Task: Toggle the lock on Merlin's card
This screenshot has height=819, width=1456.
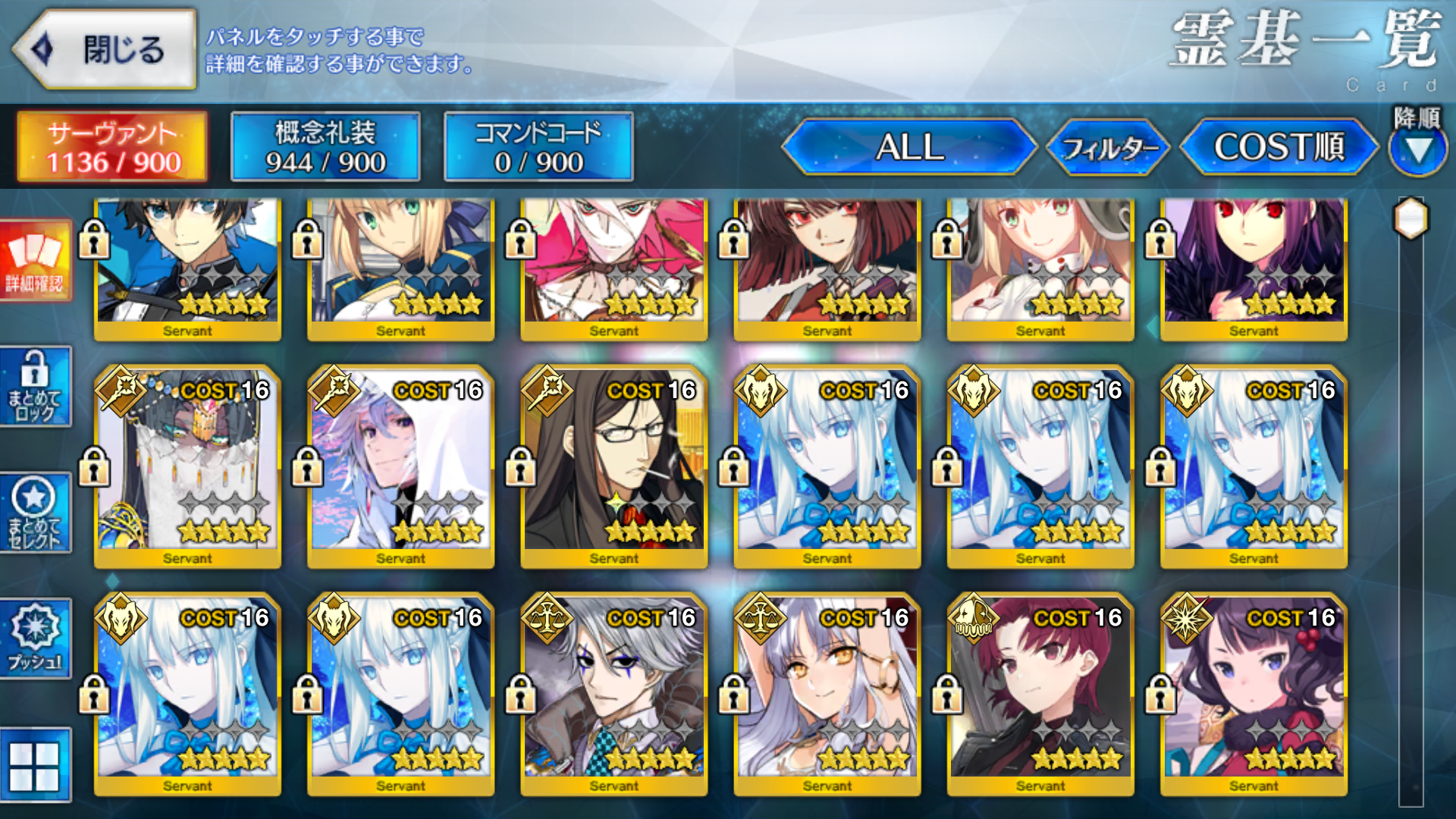Action: point(307,465)
